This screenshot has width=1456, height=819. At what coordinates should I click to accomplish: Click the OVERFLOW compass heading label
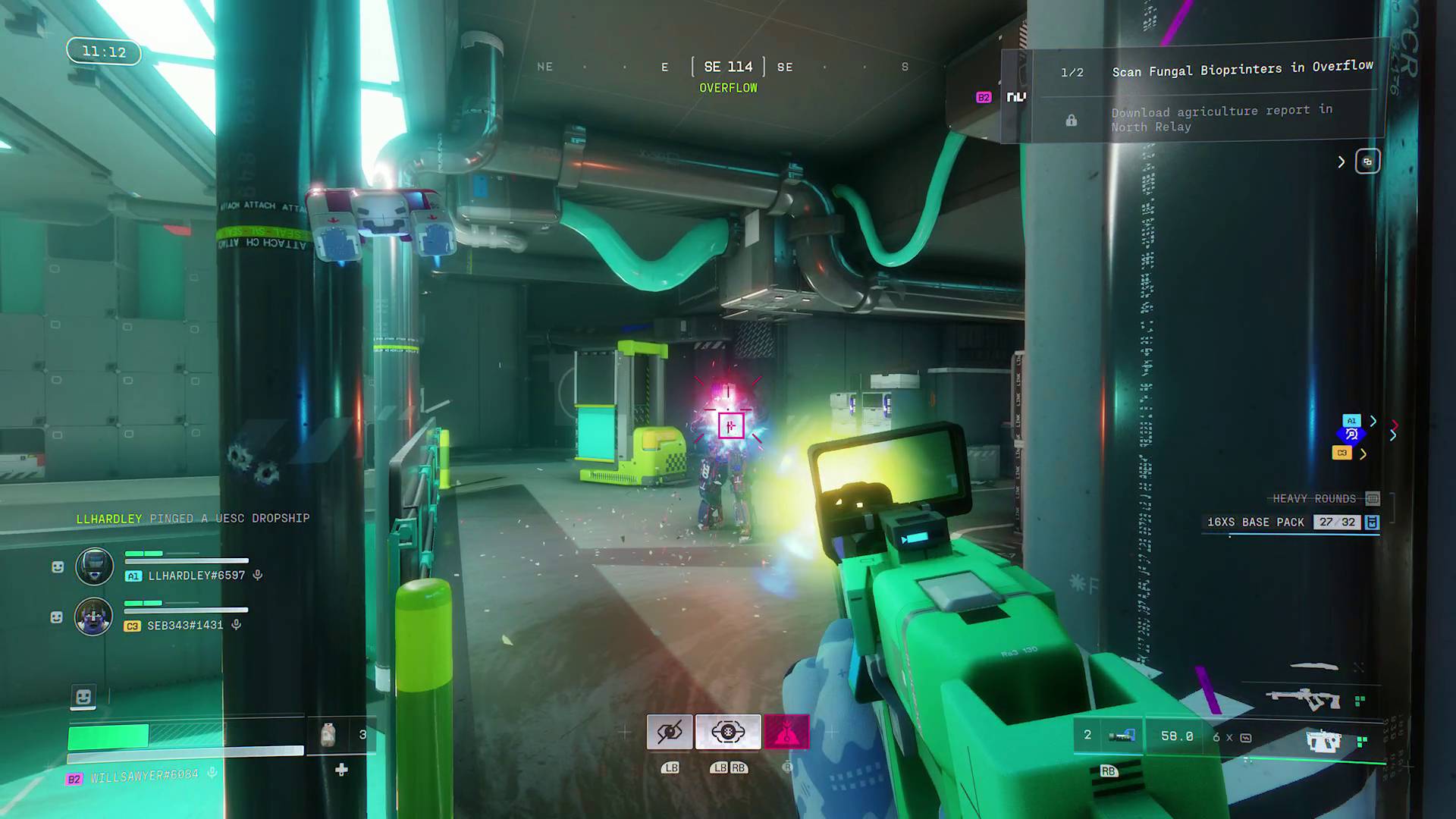[728, 88]
